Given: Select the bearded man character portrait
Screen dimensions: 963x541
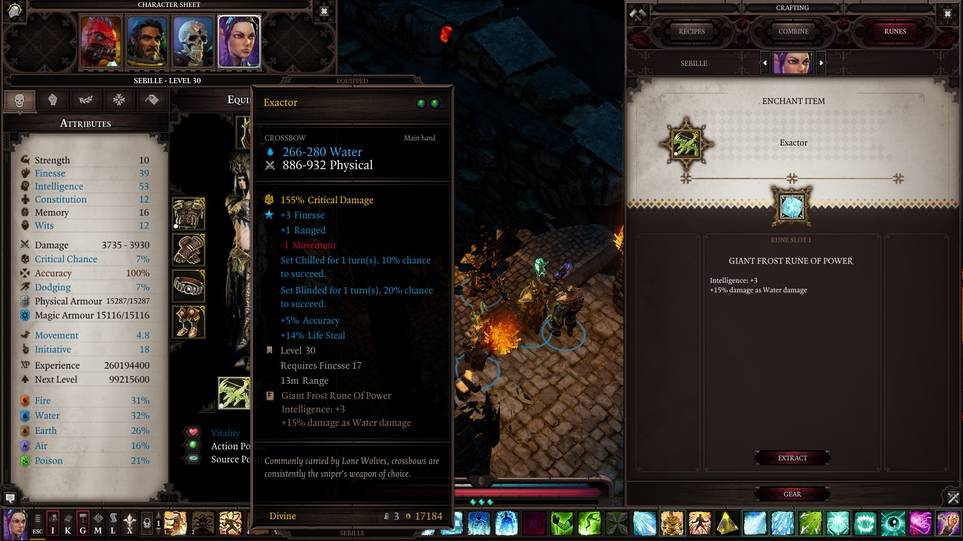Looking at the screenshot, I should coord(146,42).
